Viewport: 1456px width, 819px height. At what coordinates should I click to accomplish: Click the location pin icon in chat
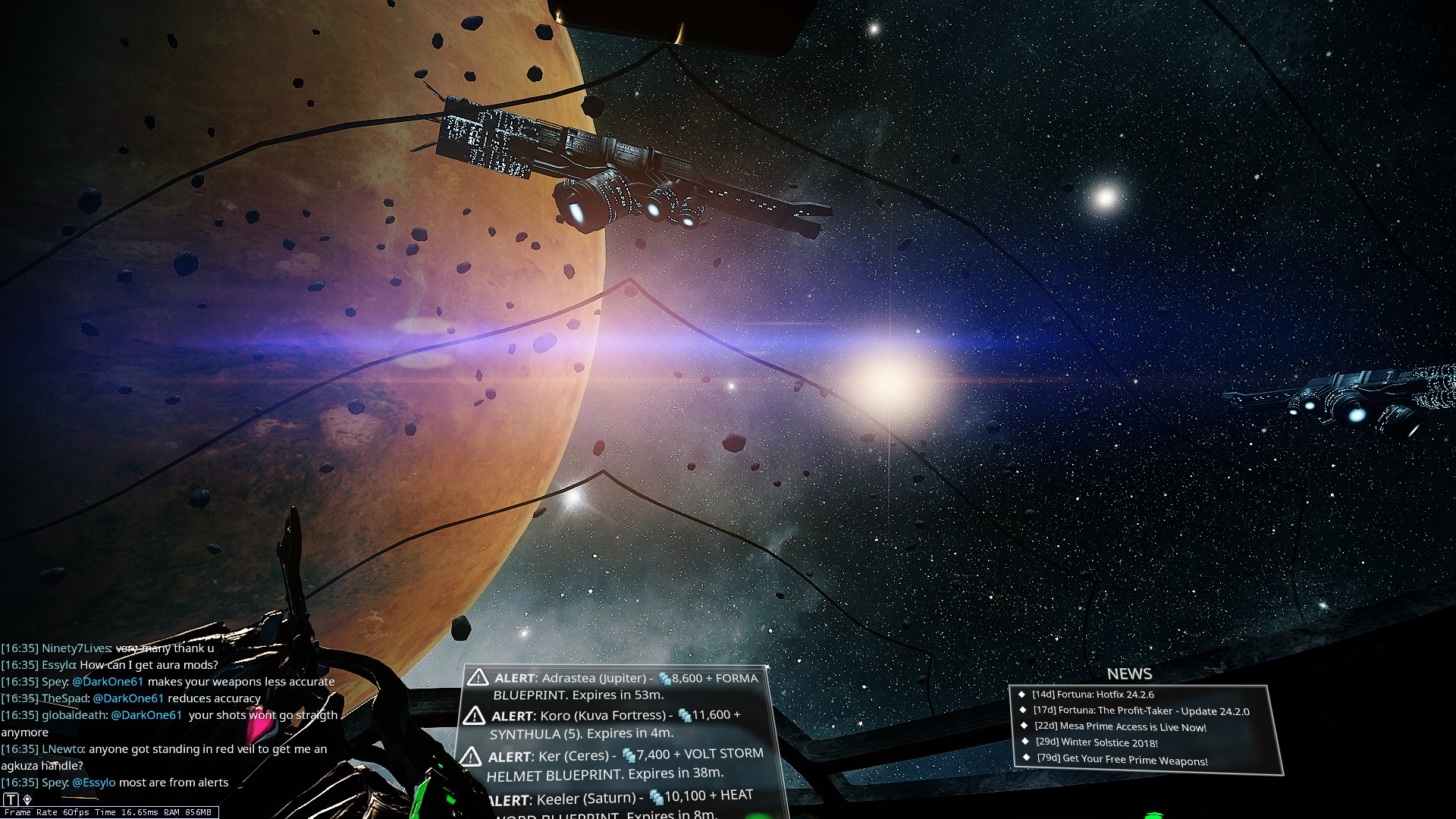(27, 799)
